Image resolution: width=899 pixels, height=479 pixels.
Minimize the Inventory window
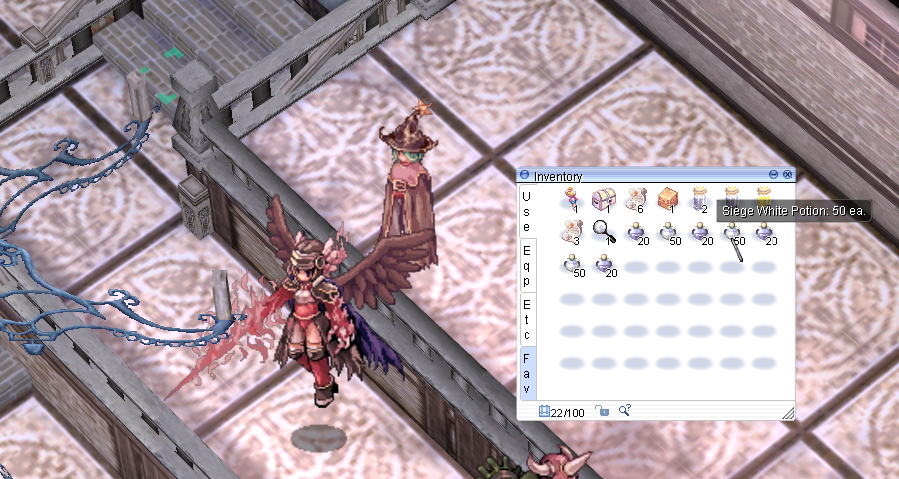(774, 175)
